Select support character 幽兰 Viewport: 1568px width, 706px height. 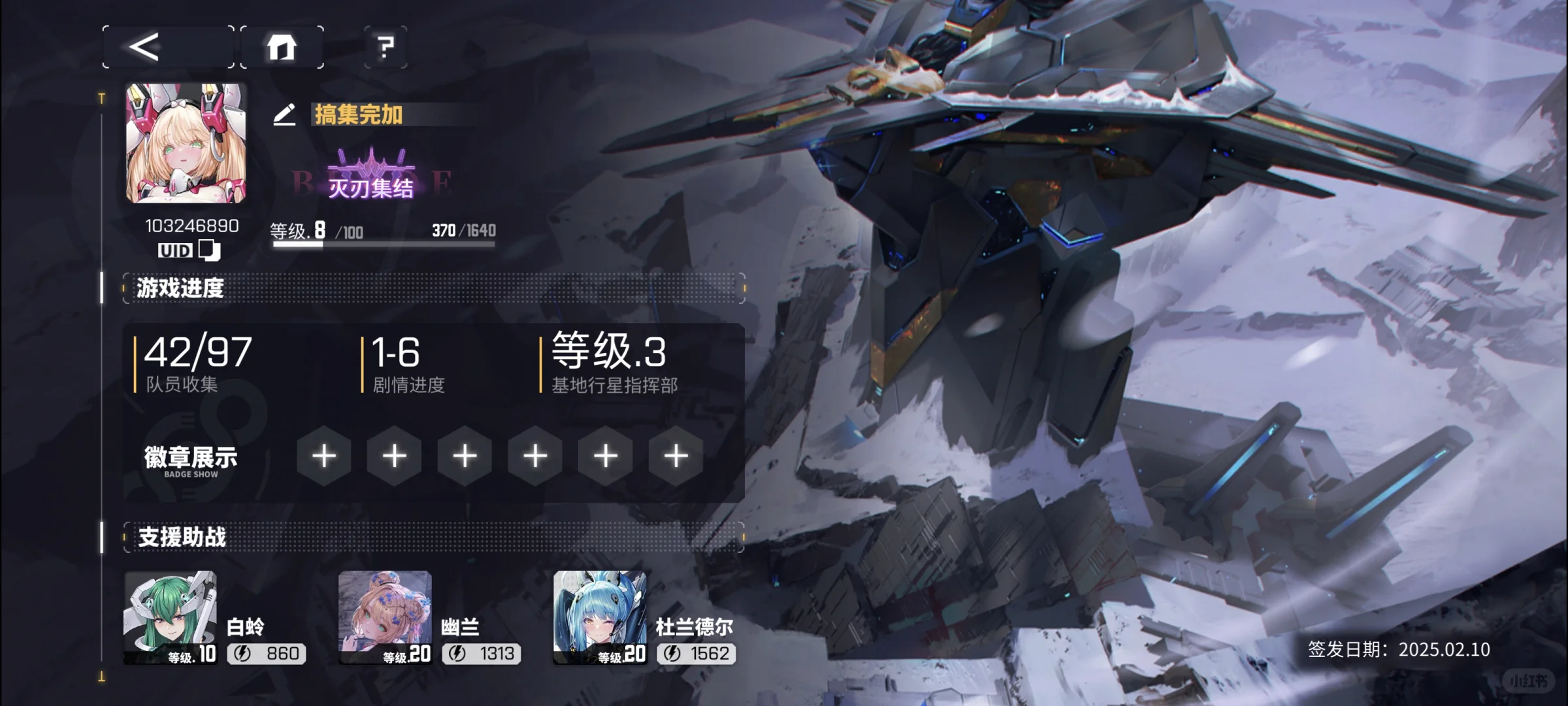pyautogui.click(x=384, y=614)
